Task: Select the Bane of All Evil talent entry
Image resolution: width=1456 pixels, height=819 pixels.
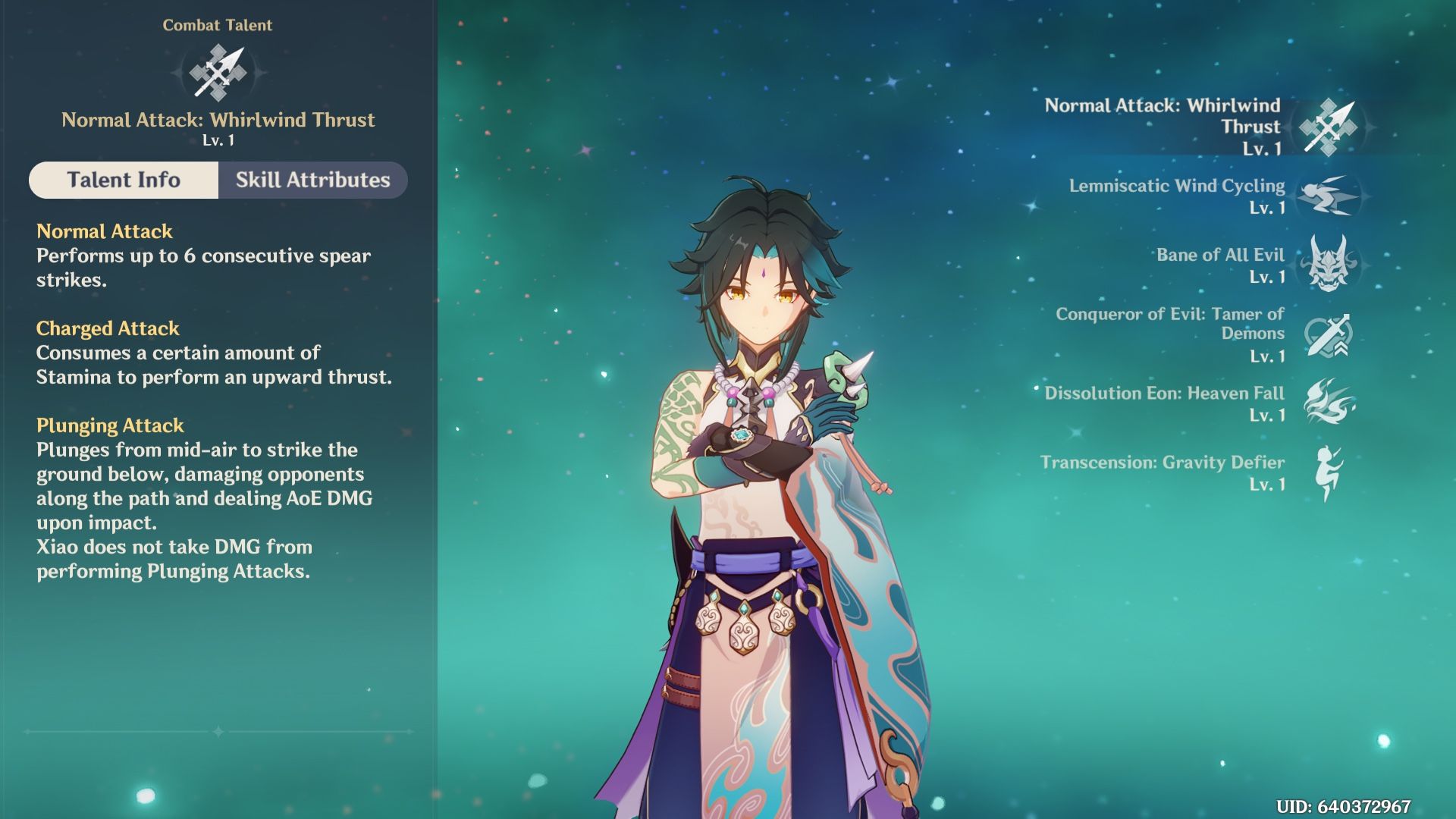Action: point(1221,255)
